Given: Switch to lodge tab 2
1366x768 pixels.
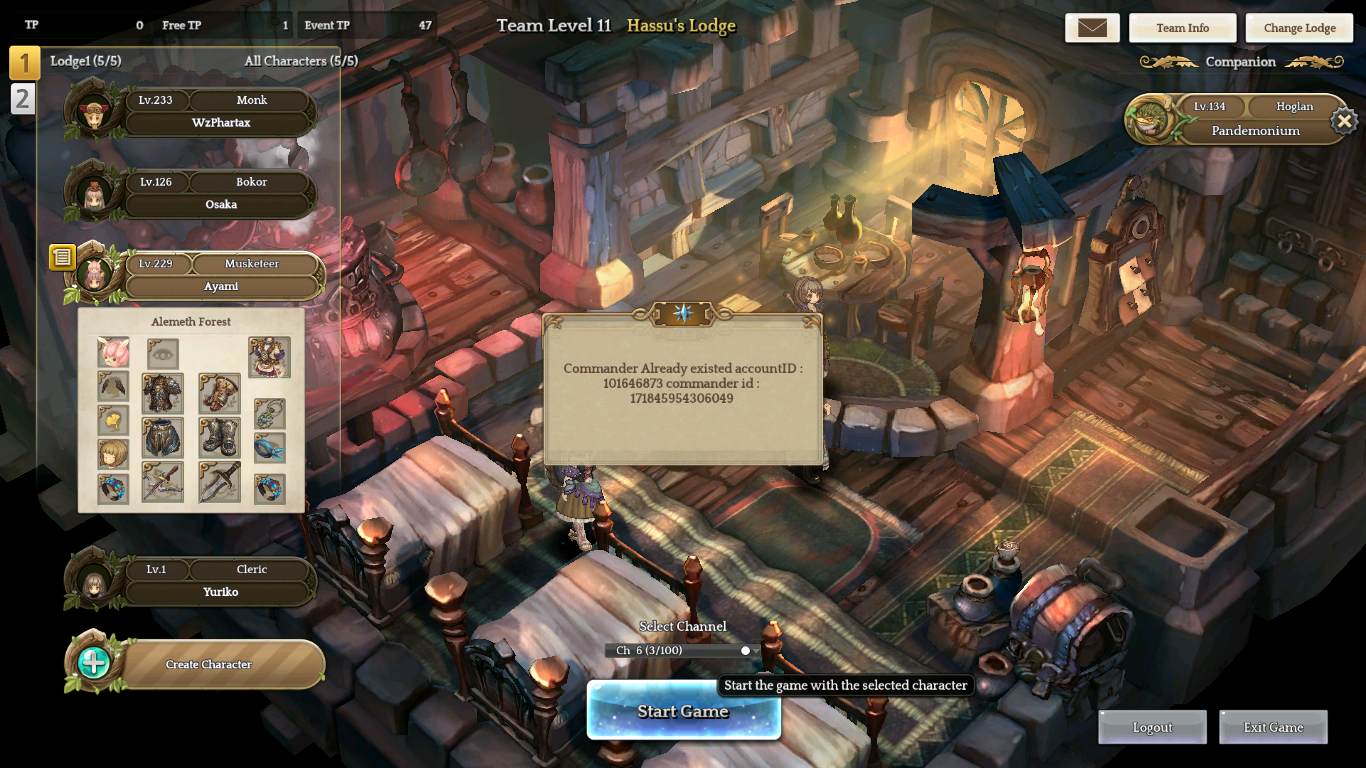Looking at the screenshot, I should pyautogui.click(x=23, y=98).
